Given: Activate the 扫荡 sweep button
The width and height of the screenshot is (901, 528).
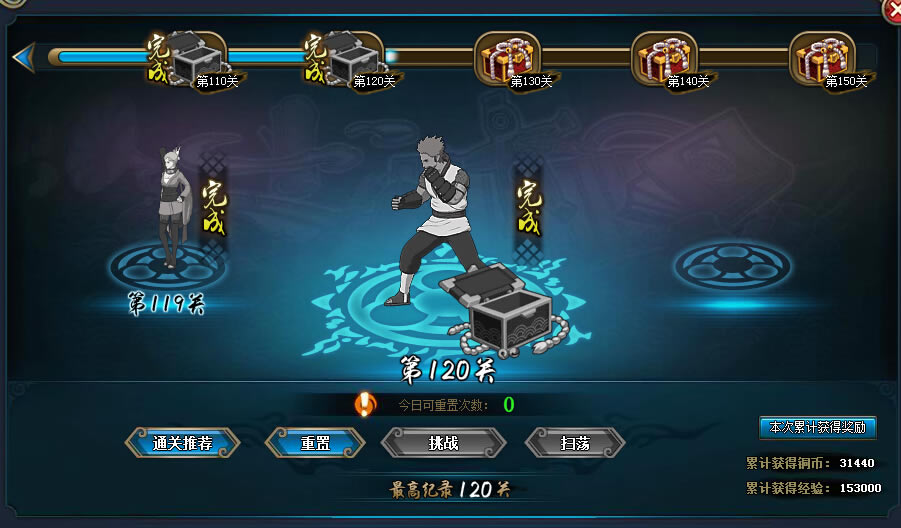Looking at the screenshot, I should [575, 442].
